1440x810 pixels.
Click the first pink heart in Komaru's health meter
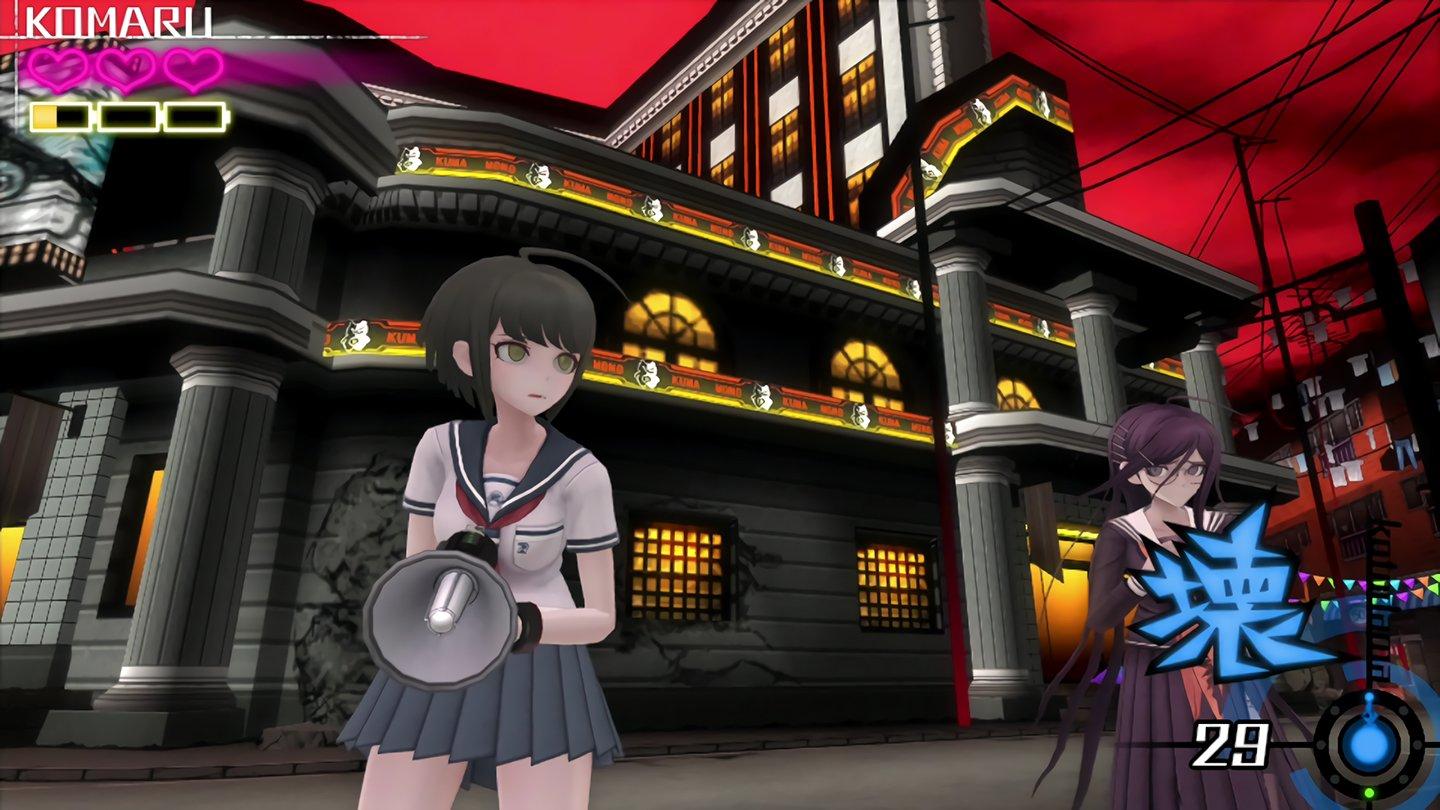click(55, 70)
